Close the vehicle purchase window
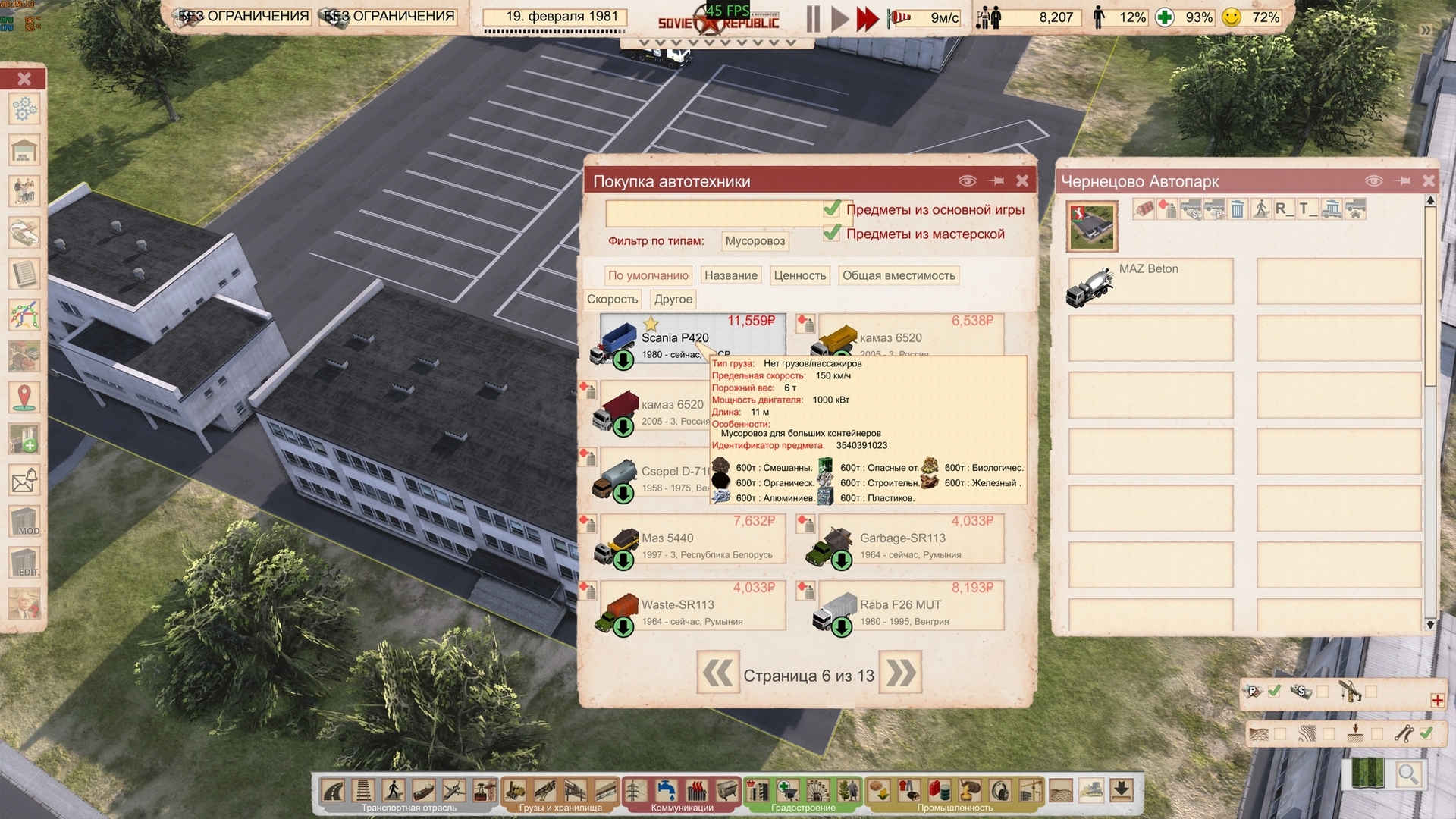The width and height of the screenshot is (1456, 819). click(1022, 180)
